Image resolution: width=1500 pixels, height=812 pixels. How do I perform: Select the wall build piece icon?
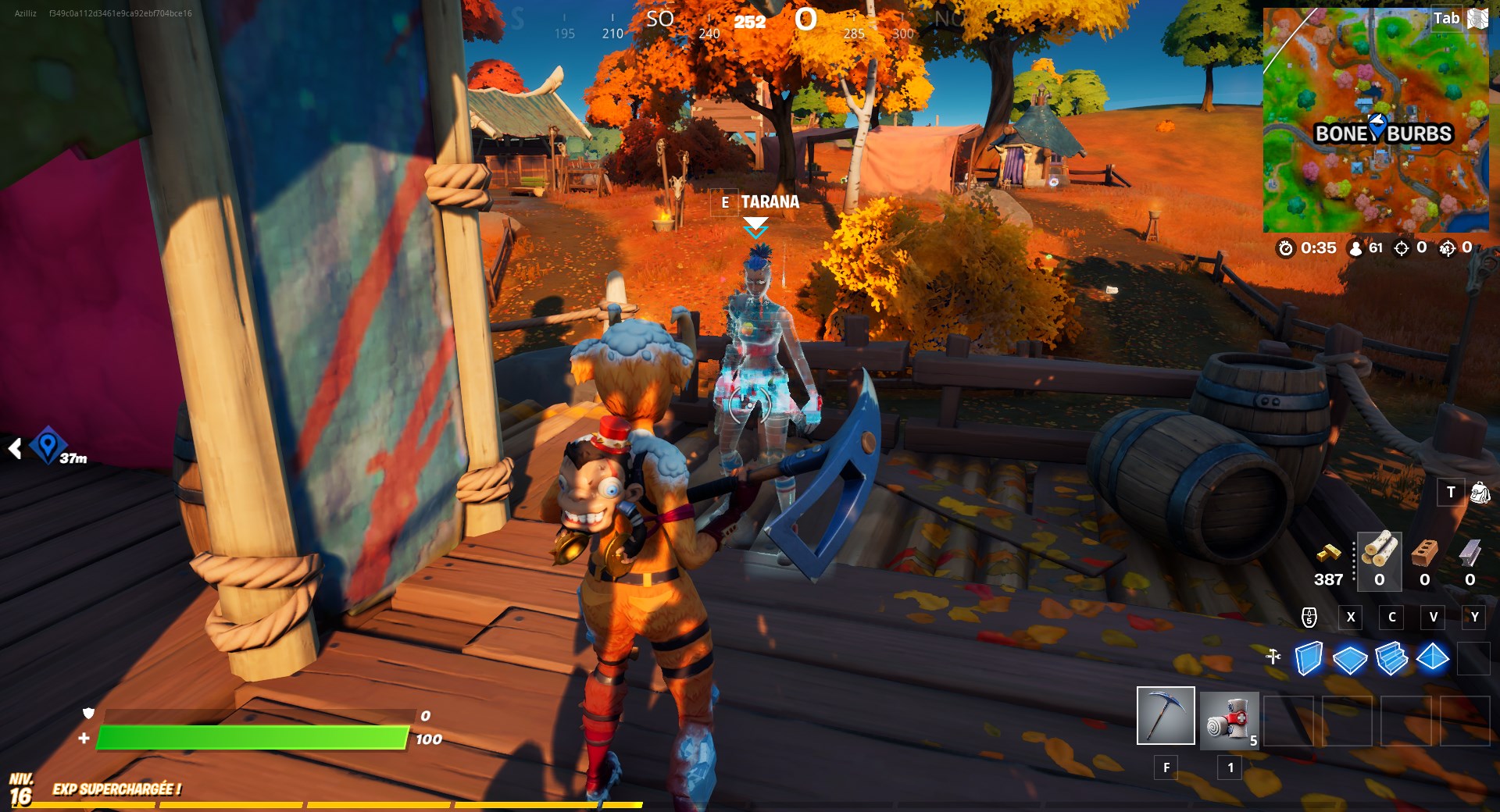(1310, 660)
